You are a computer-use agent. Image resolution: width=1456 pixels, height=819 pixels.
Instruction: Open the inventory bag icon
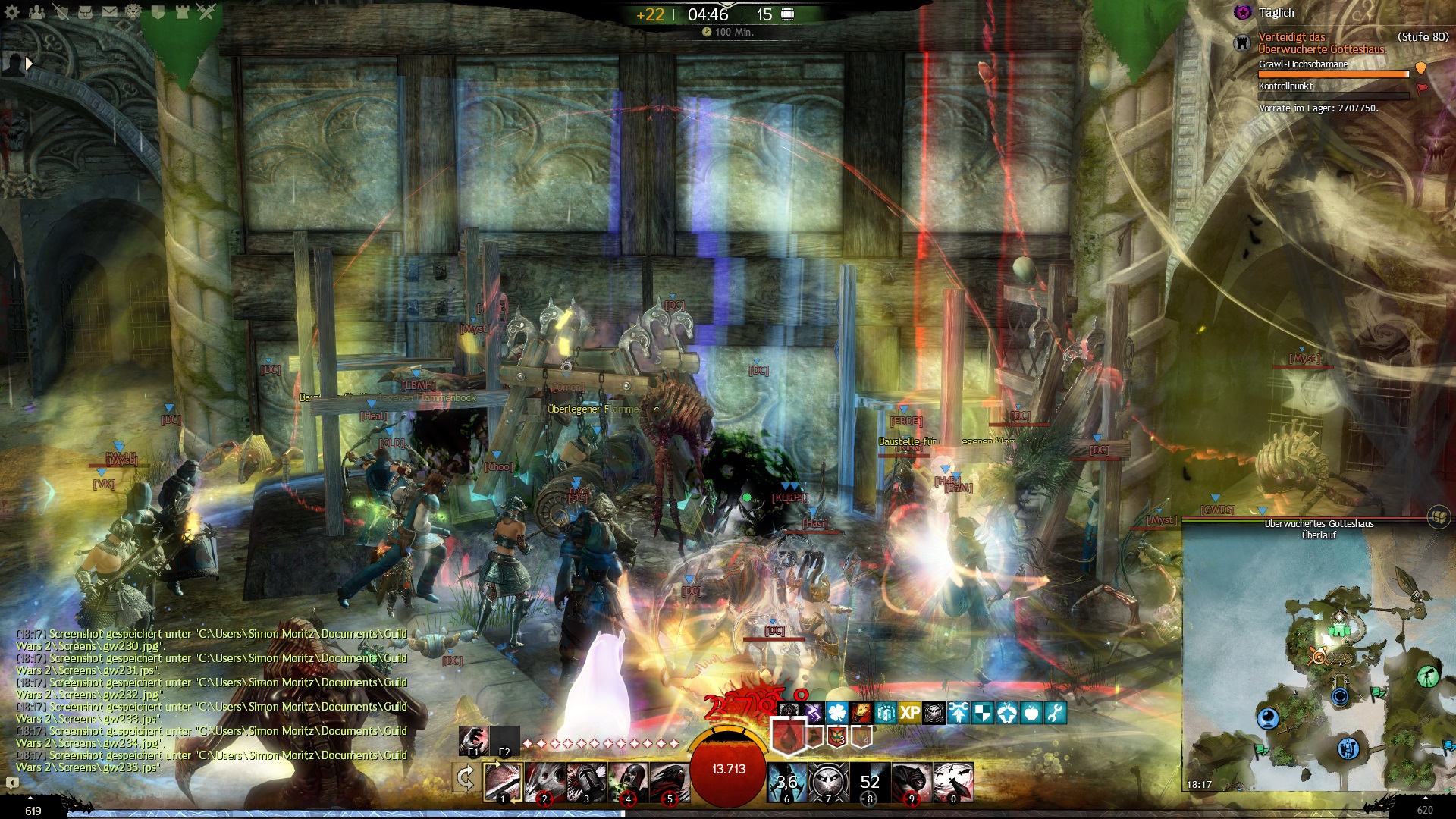[x=86, y=12]
